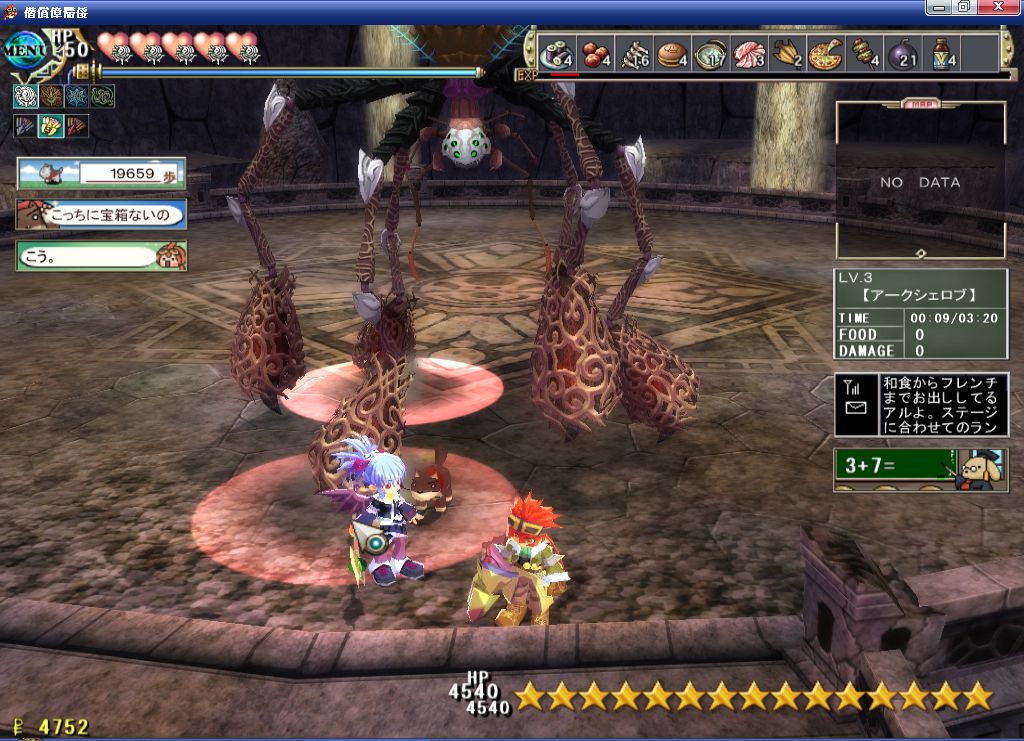Viewport: 1024px width, 741px height.
Task: Open the step counter pet panel
Action: (x=101, y=174)
